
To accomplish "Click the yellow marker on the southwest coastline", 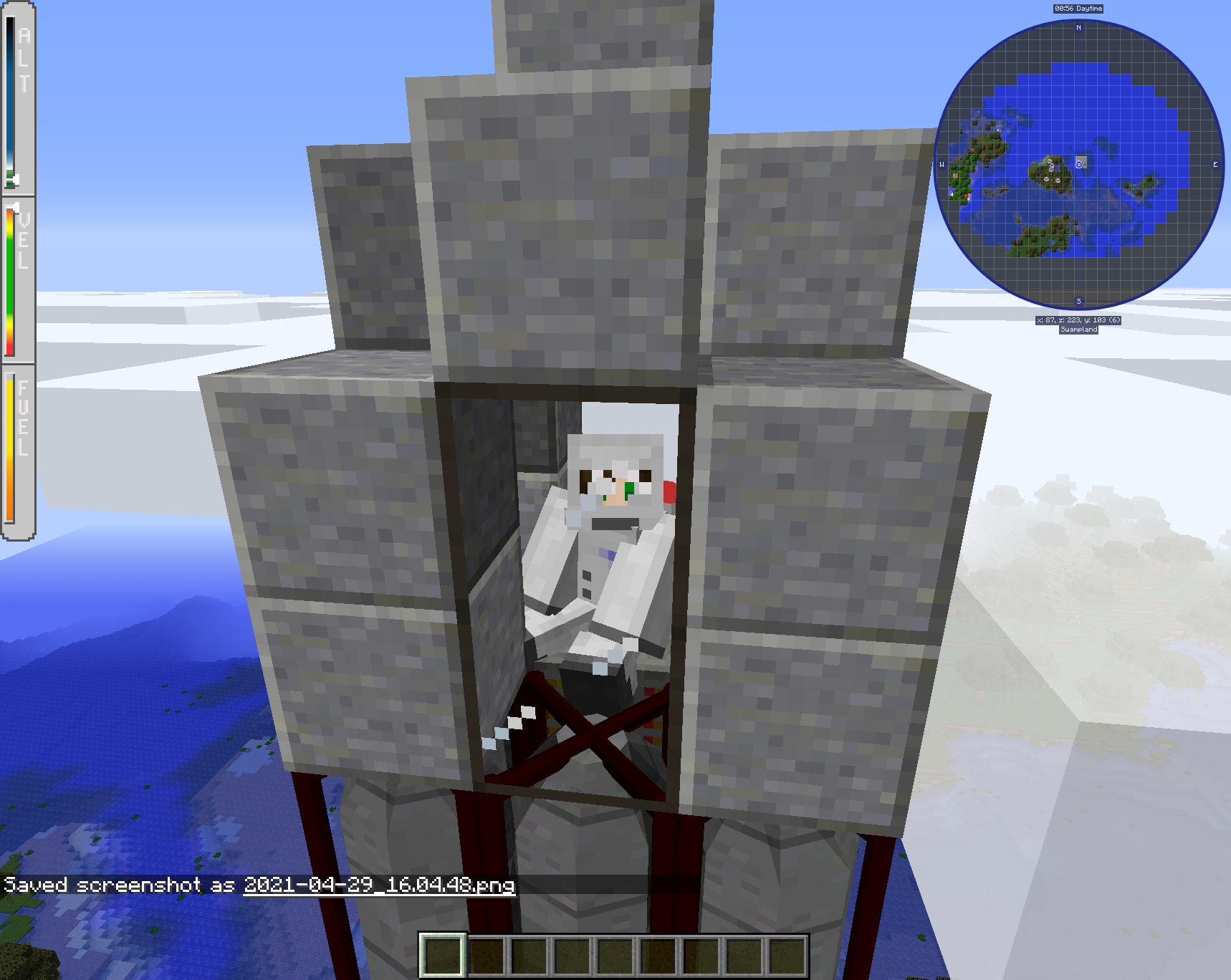I will [951, 193].
